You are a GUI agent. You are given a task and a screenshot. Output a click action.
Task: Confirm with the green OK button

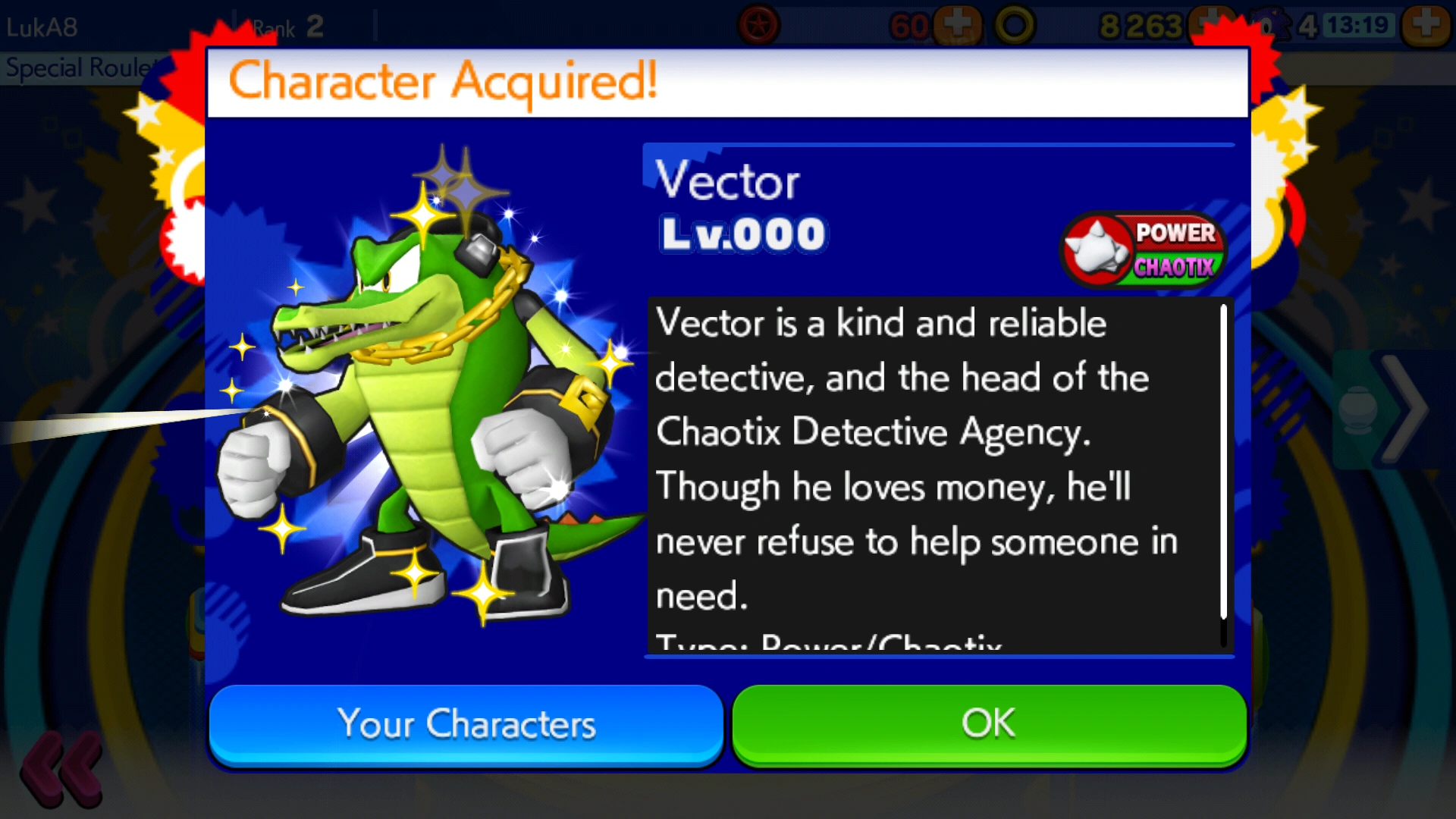989,724
